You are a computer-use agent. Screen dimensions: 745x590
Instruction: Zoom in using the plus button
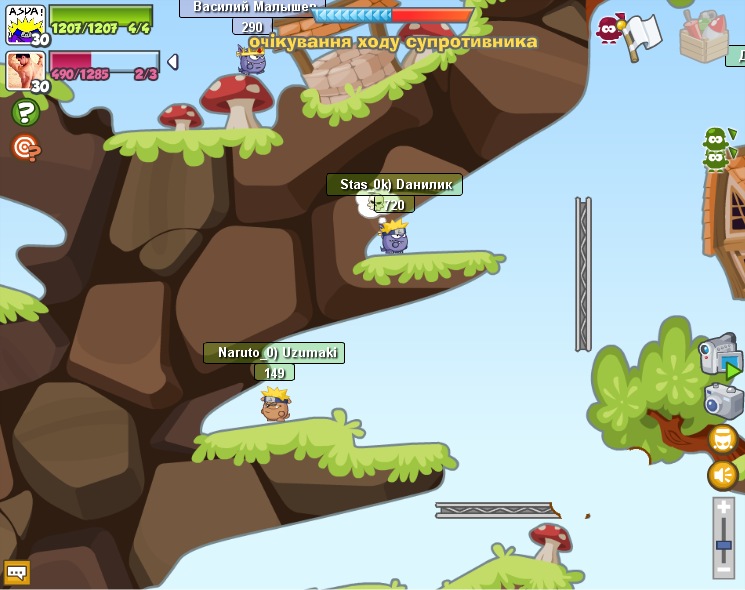[724, 508]
